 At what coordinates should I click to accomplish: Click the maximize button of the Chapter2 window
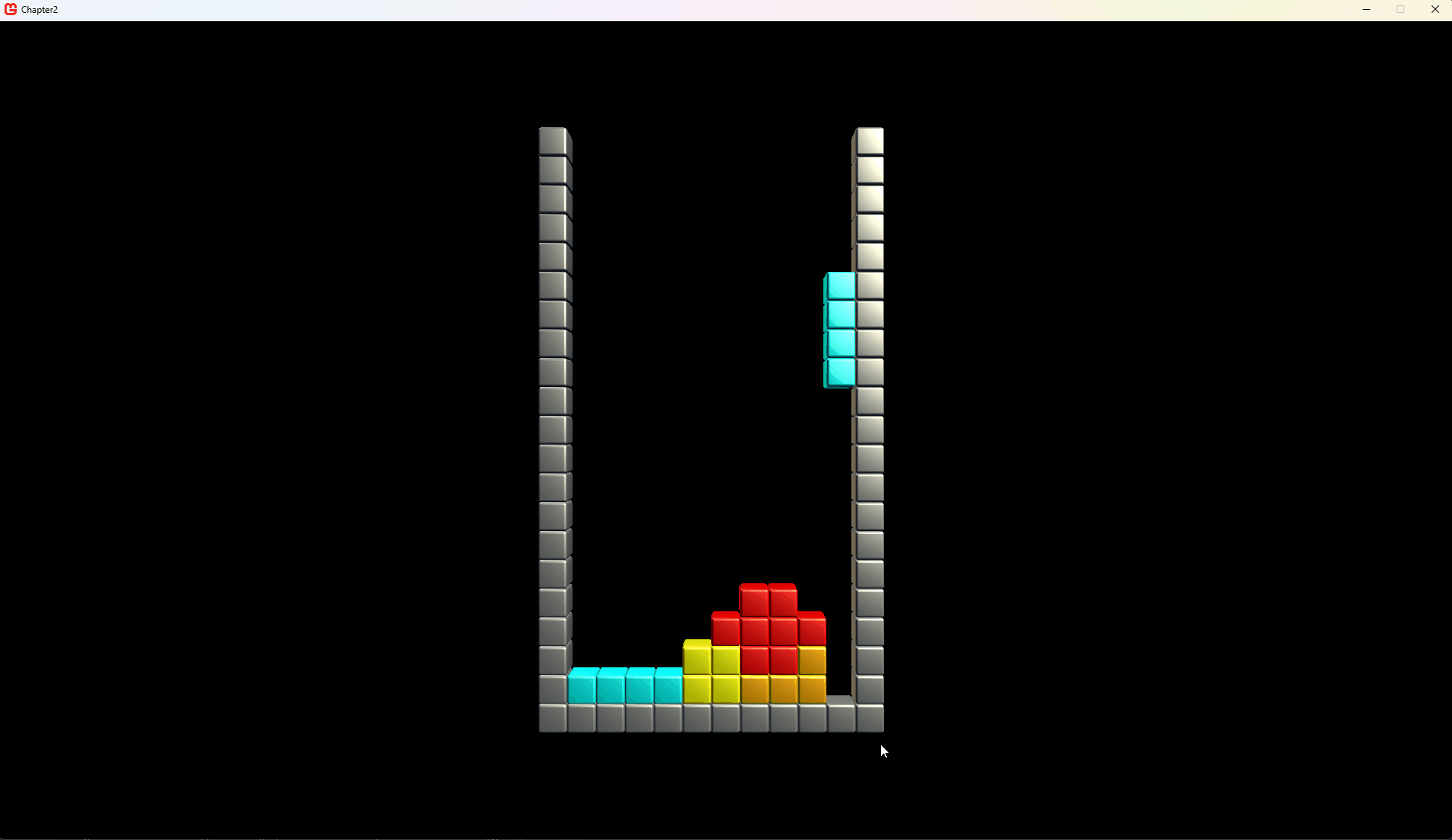click(1400, 9)
